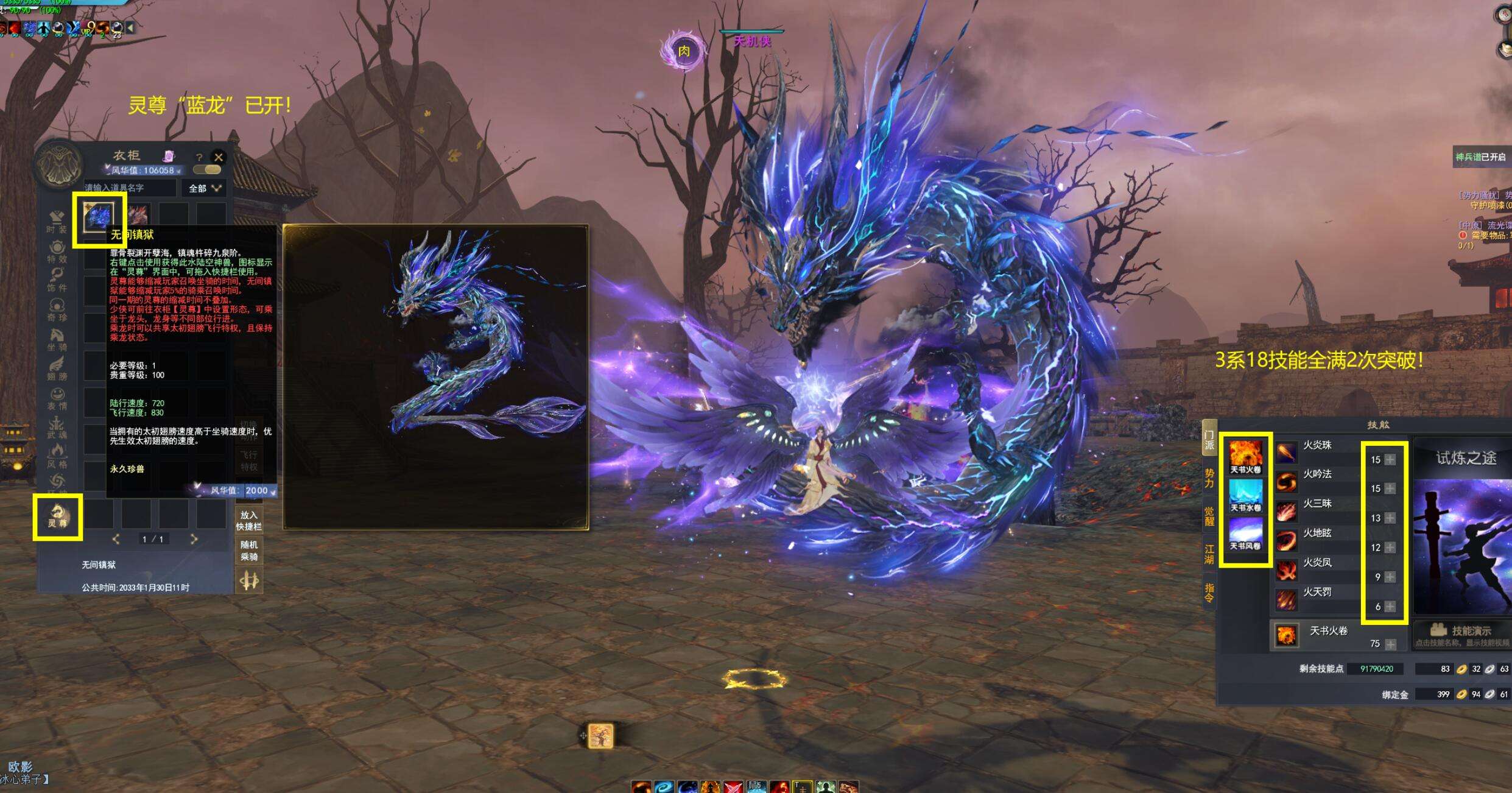Click the 技能演示 skill demo button
Viewport: 1512px width, 793px height.
[1461, 631]
